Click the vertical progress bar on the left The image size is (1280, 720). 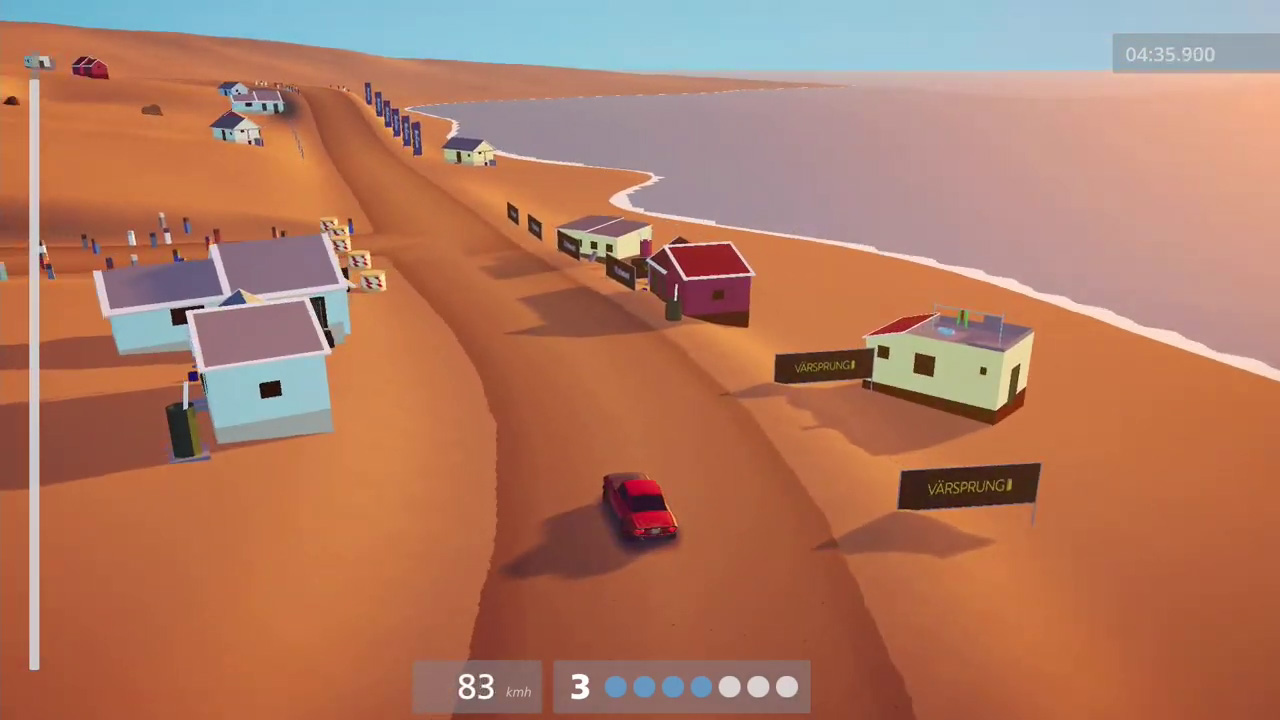point(34,375)
